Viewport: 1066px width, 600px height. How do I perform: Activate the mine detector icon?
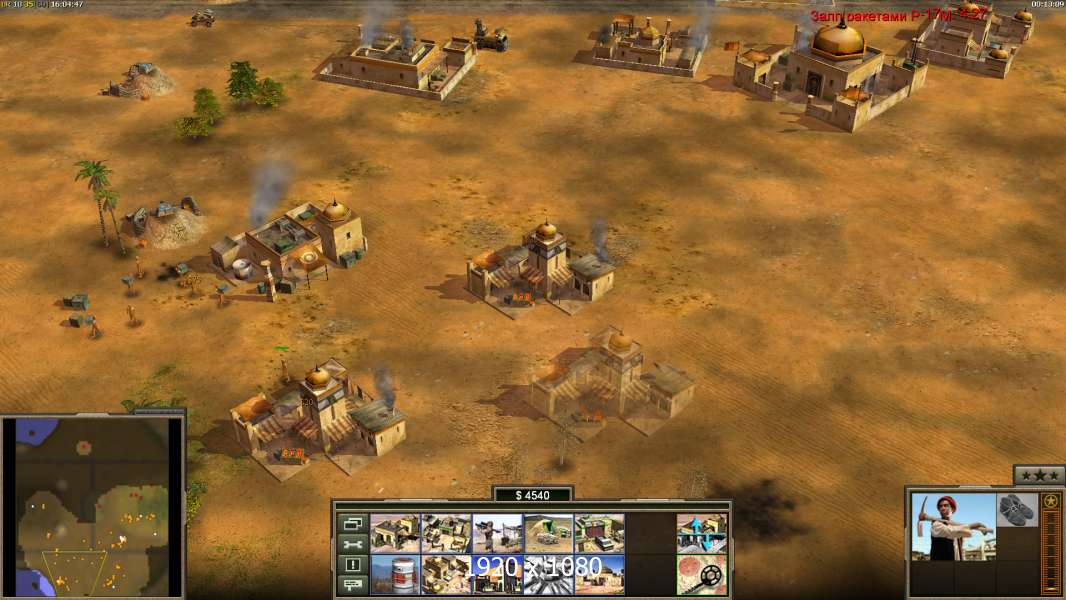(701, 574)
